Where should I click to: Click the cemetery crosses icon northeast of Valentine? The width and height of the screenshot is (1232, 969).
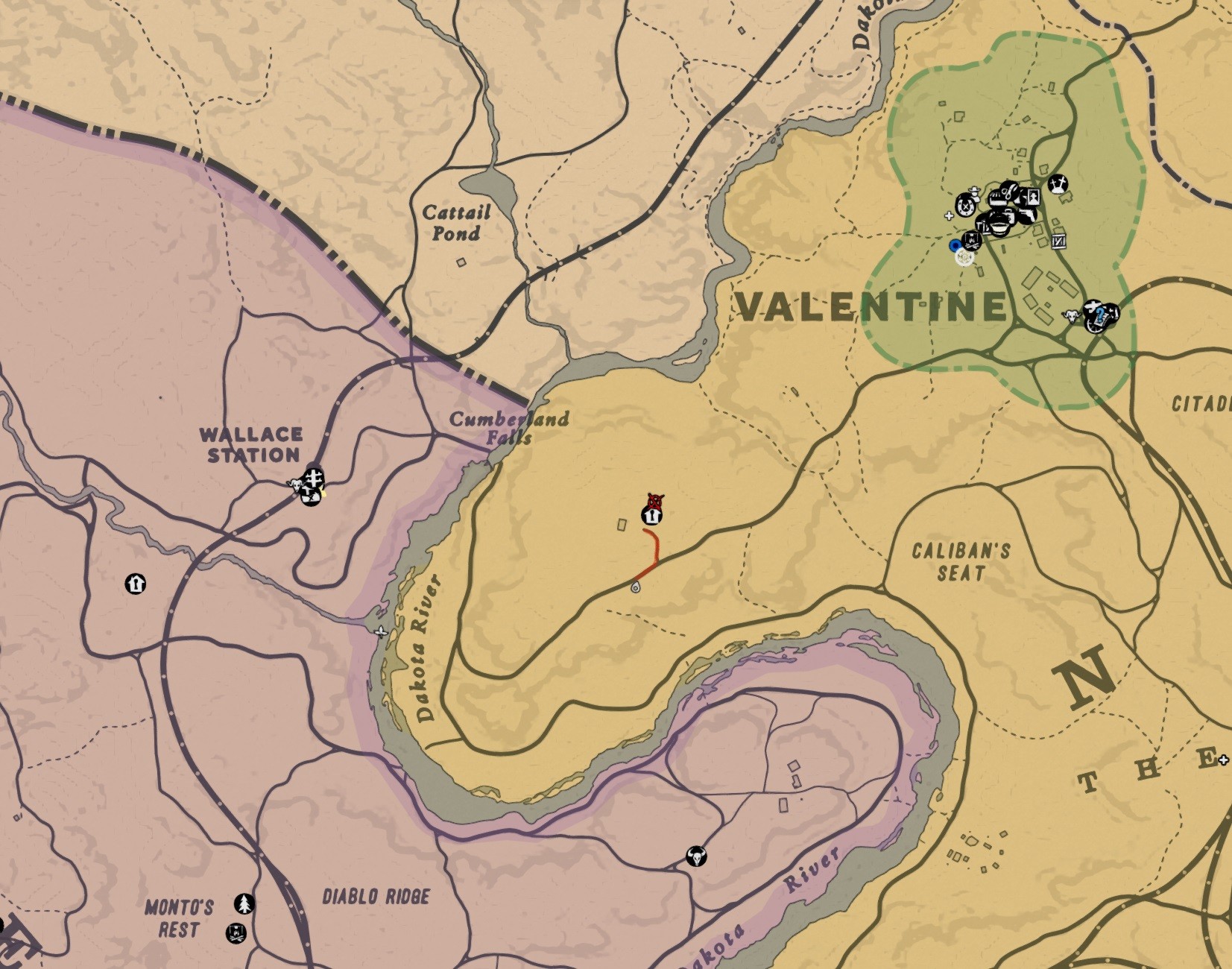[1059, 186]
